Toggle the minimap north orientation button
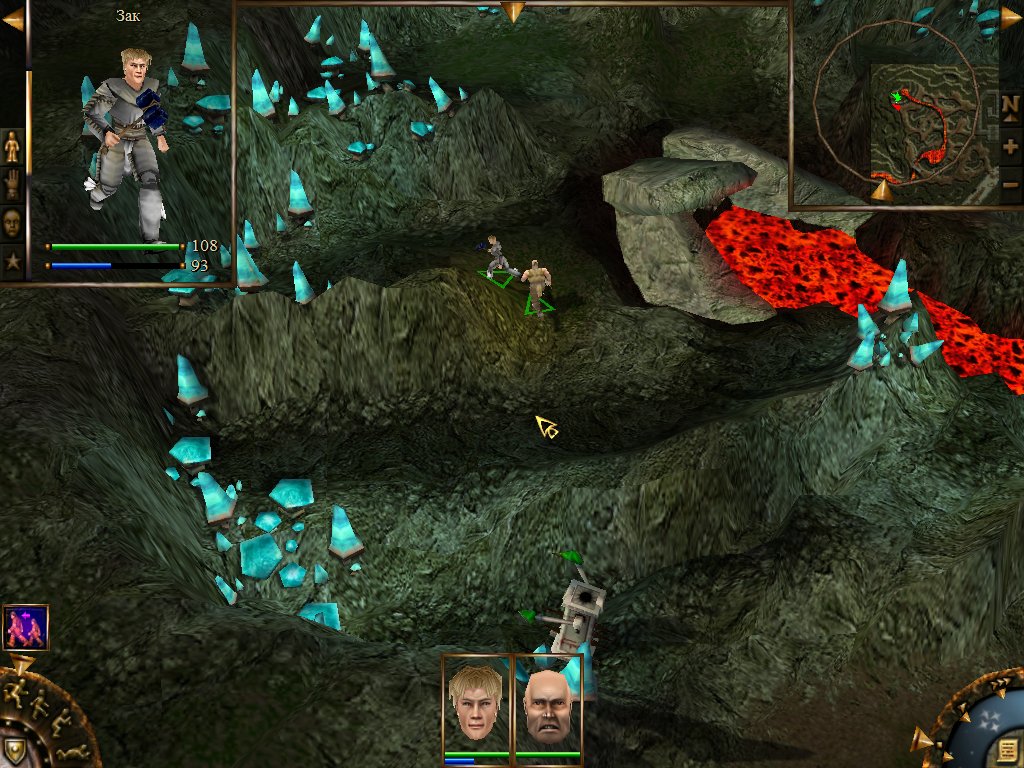Image resolution: width=1024 pixels, height=768 pixels. [1010, 105]
